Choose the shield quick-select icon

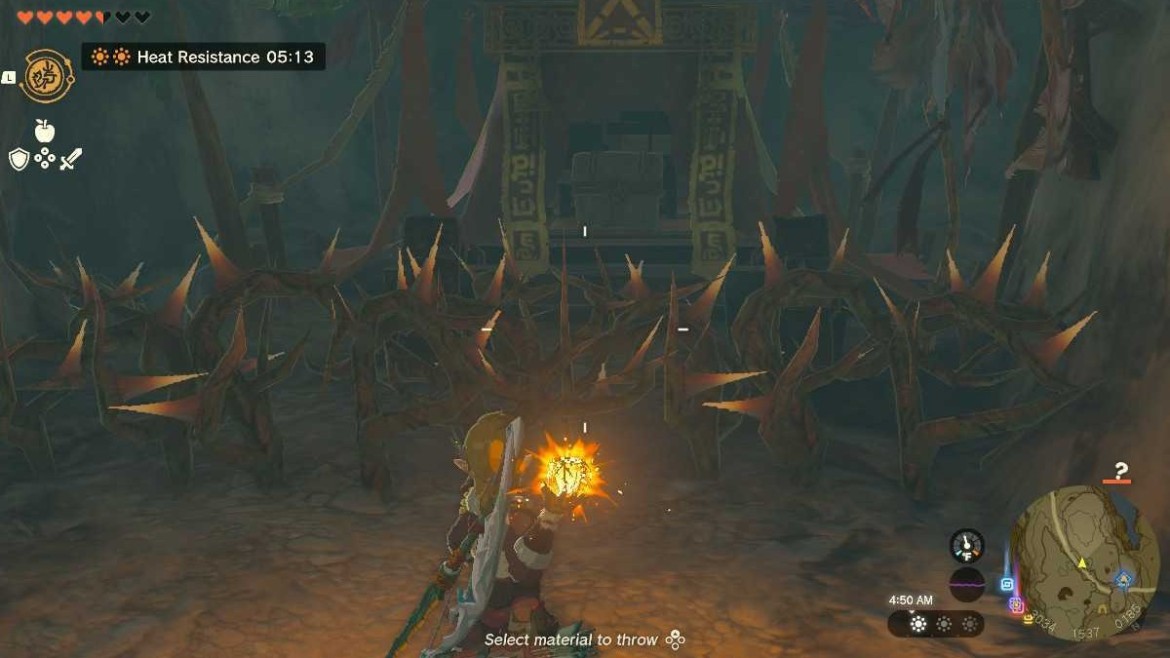point(19,159)
